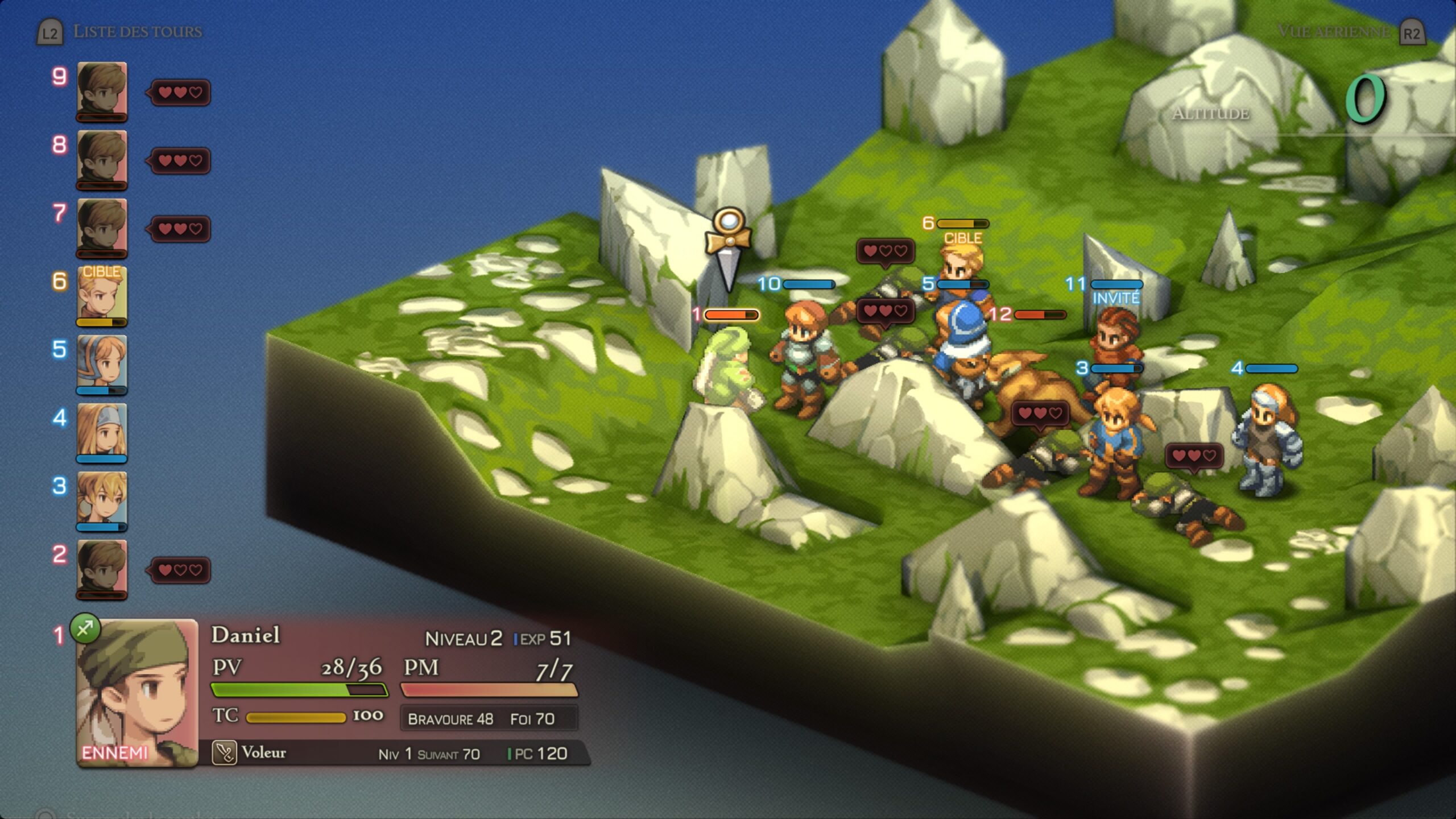The height and width of the screenshot is (819, 1456).
Task: Choose the turn 5 hooded unit portrait
Action: (x=102, y=363)
